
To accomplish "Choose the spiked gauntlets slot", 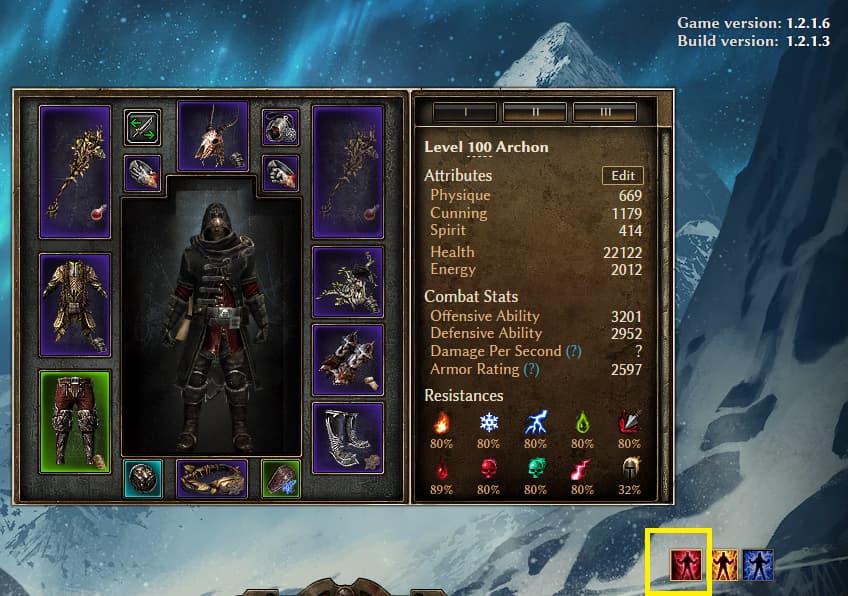I will tap(348, 359).
